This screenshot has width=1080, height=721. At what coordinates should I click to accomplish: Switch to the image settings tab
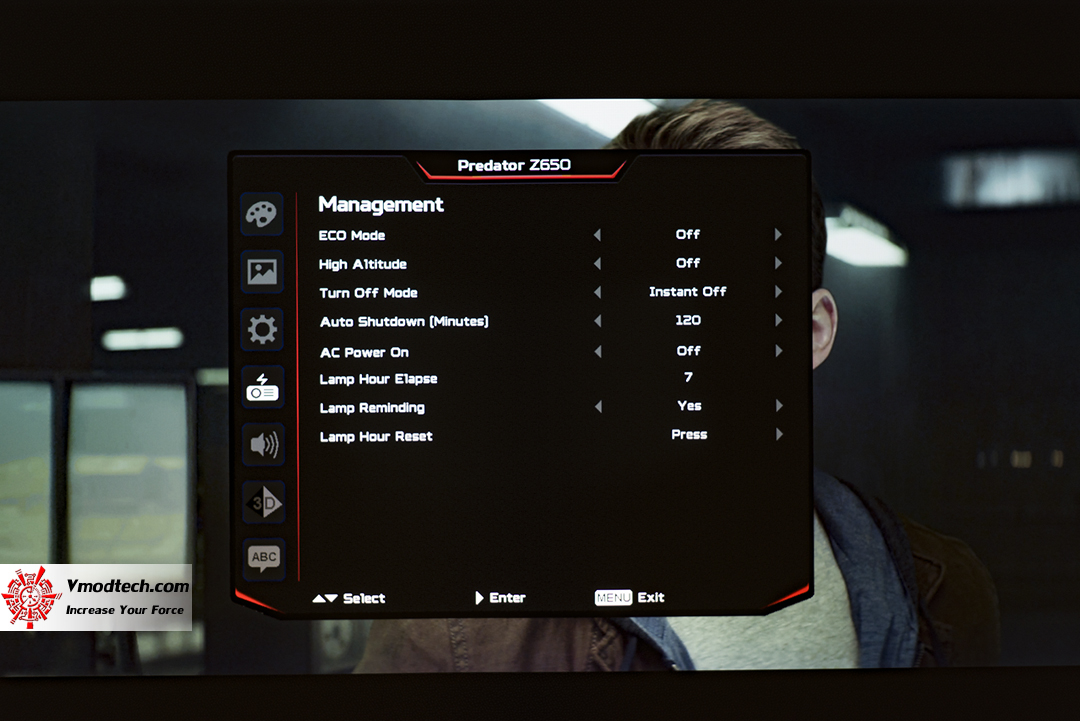click(263, 272)
